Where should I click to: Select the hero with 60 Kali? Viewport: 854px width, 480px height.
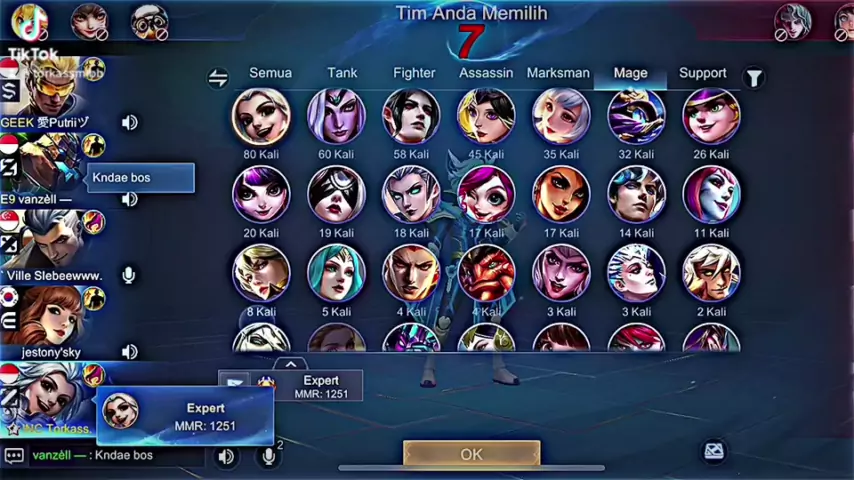tap(336, 116)
